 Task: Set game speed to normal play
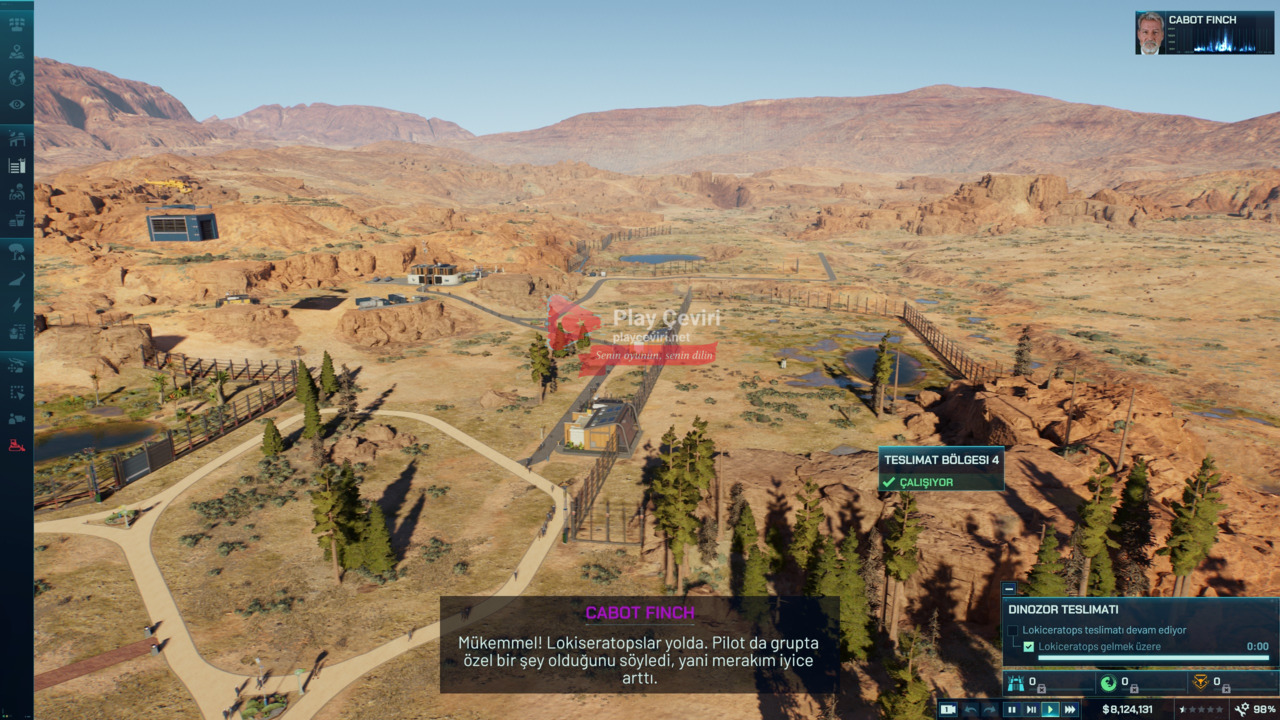click(x=1050, y=710)
